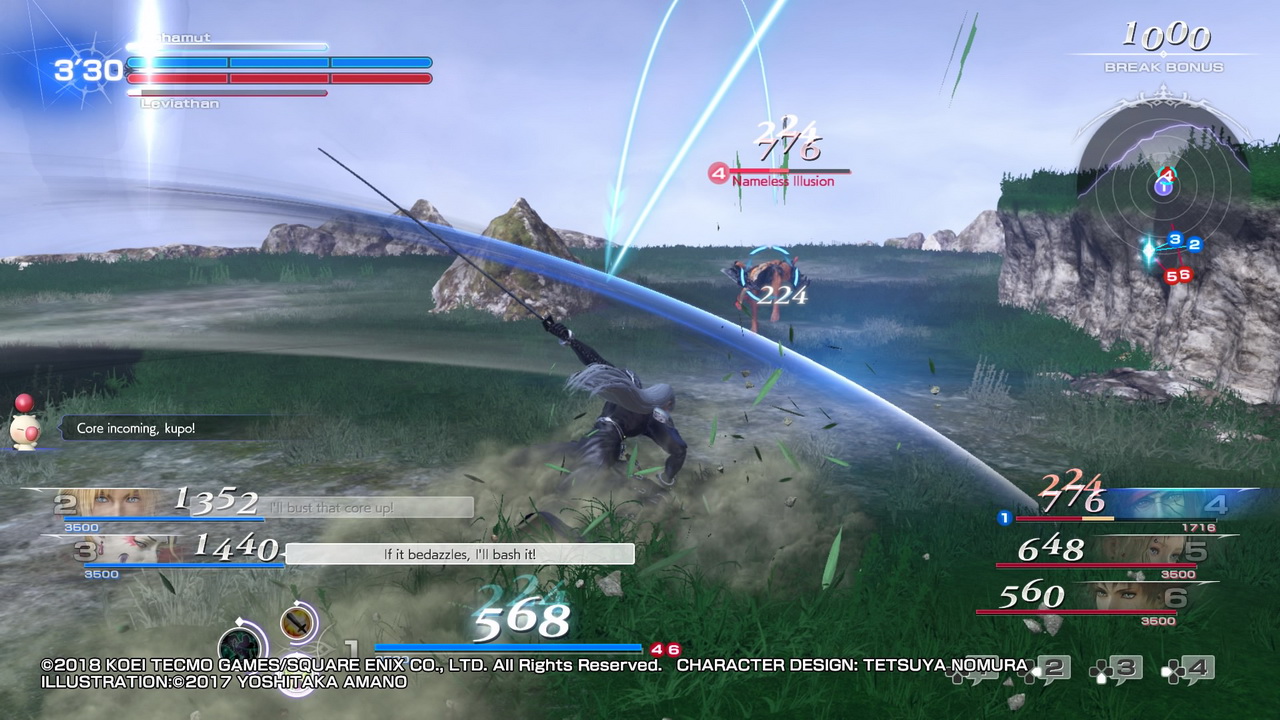Select the sword skill icon
The height and width of the screenshot is (720, 1280).
pos(297,624)
